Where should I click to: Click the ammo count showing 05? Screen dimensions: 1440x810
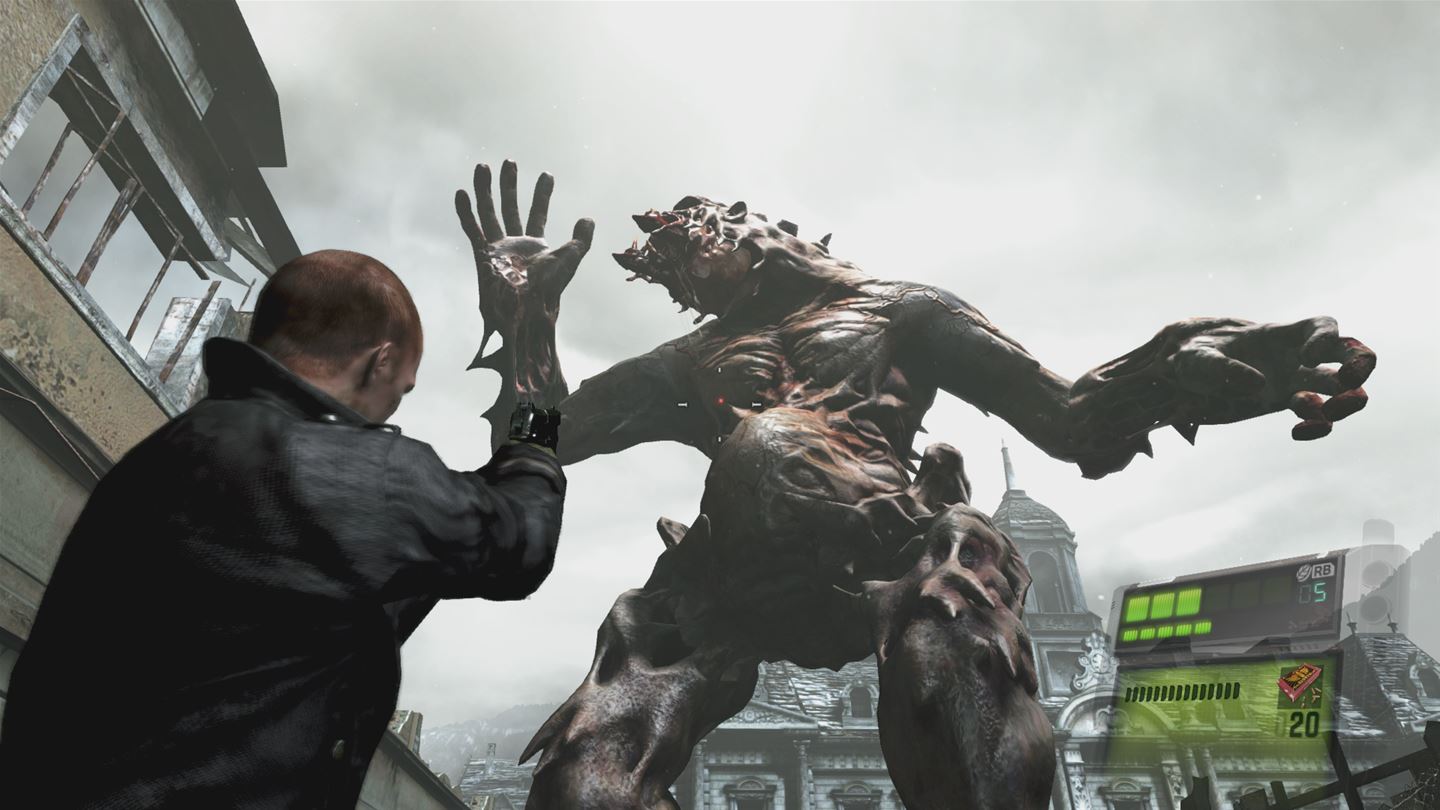click(1312, 592)
